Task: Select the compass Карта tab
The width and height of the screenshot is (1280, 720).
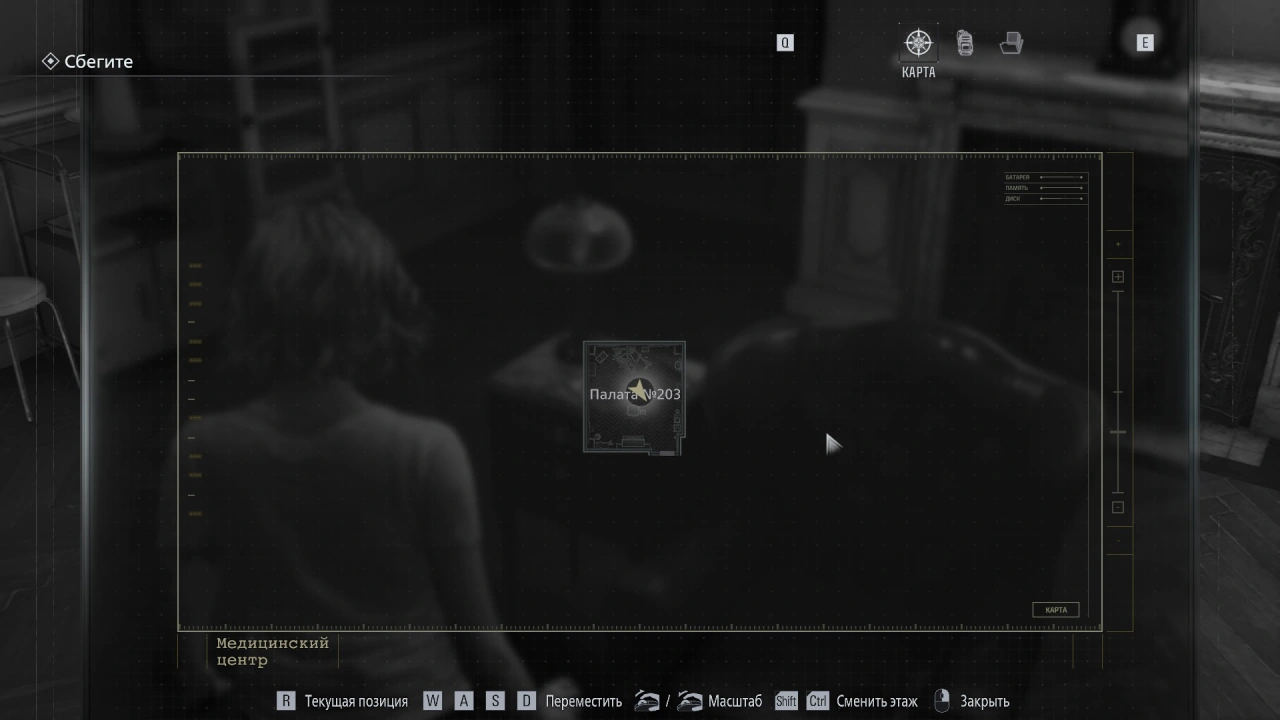Action: coord(918,44)
